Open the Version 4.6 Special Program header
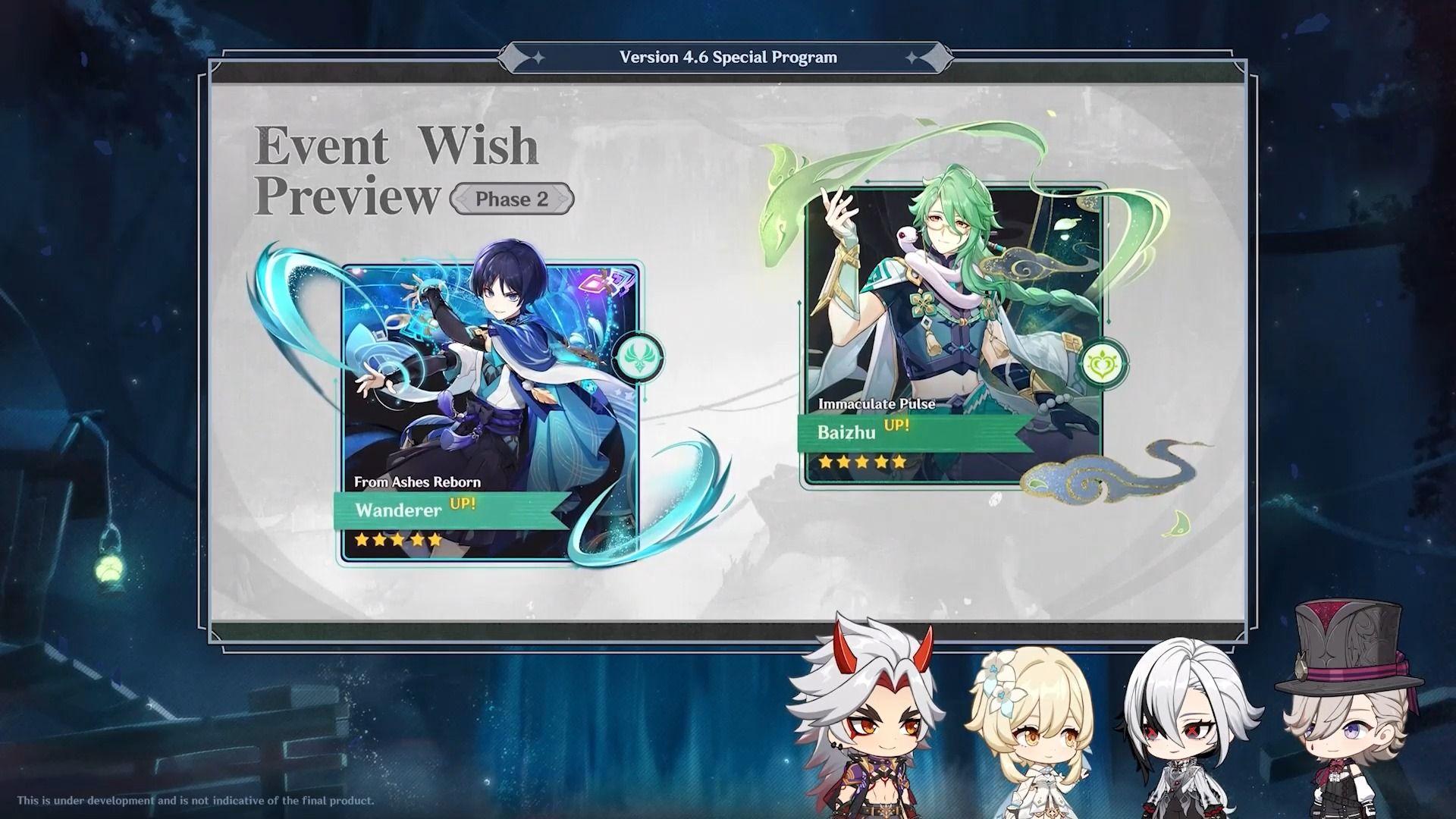This screenshot has width=1456, height=819. (728, 56)
